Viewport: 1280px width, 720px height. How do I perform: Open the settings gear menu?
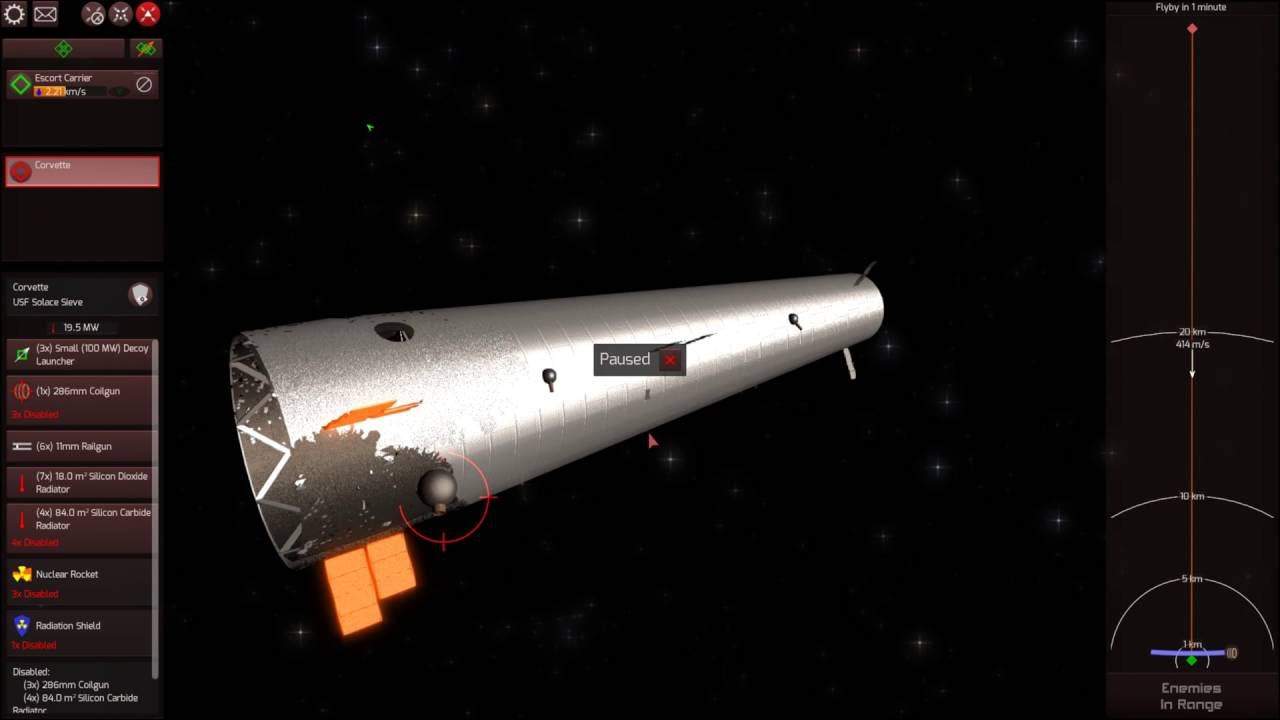(15, 14)
